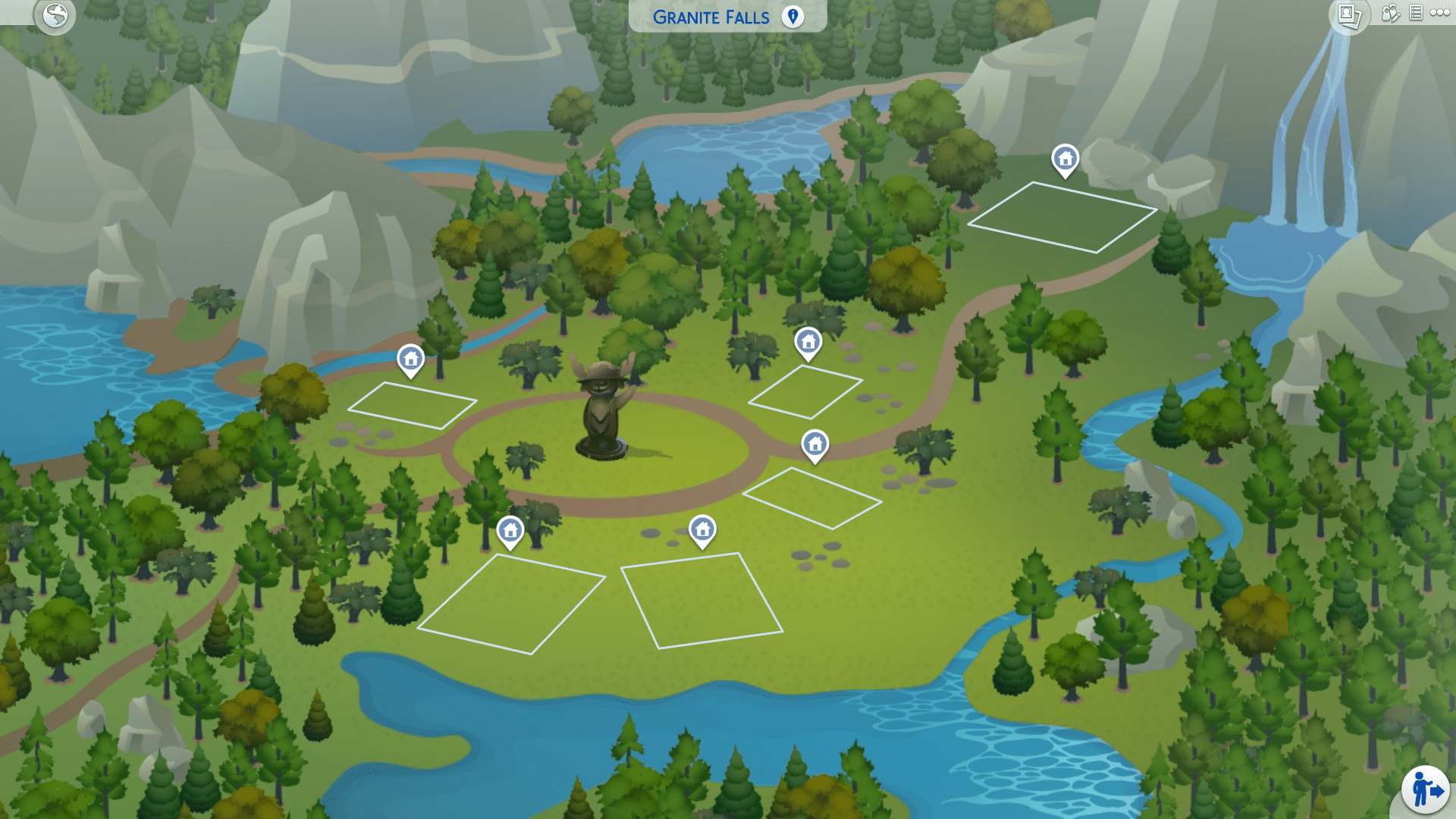The height and width of the screenshot is (819, 1456).
Task: Click the walking sim return-to-game button
Action: (1426, 791)
